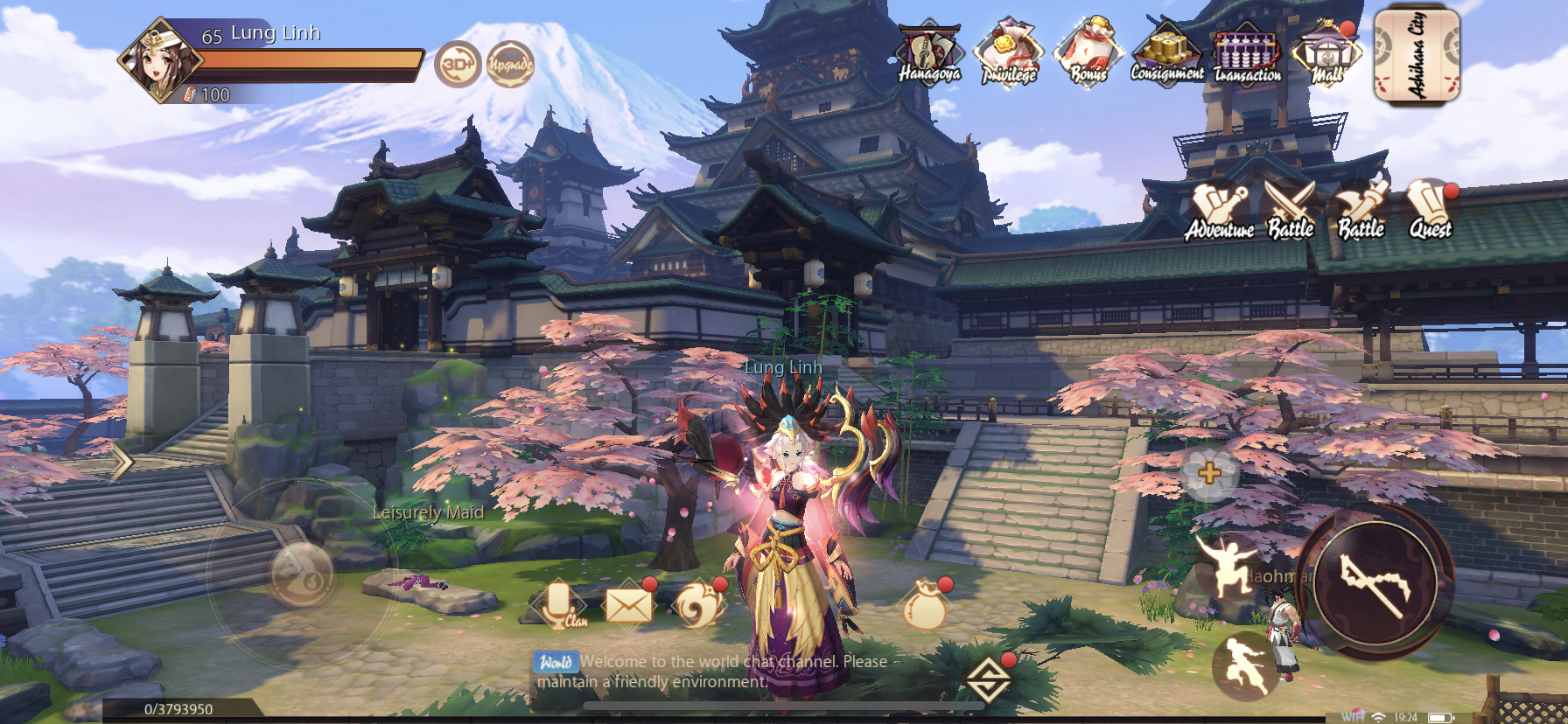The height and width of the screenshot is (724, 1568).
Task: Open the Upgrade menu
Action: 510,64
